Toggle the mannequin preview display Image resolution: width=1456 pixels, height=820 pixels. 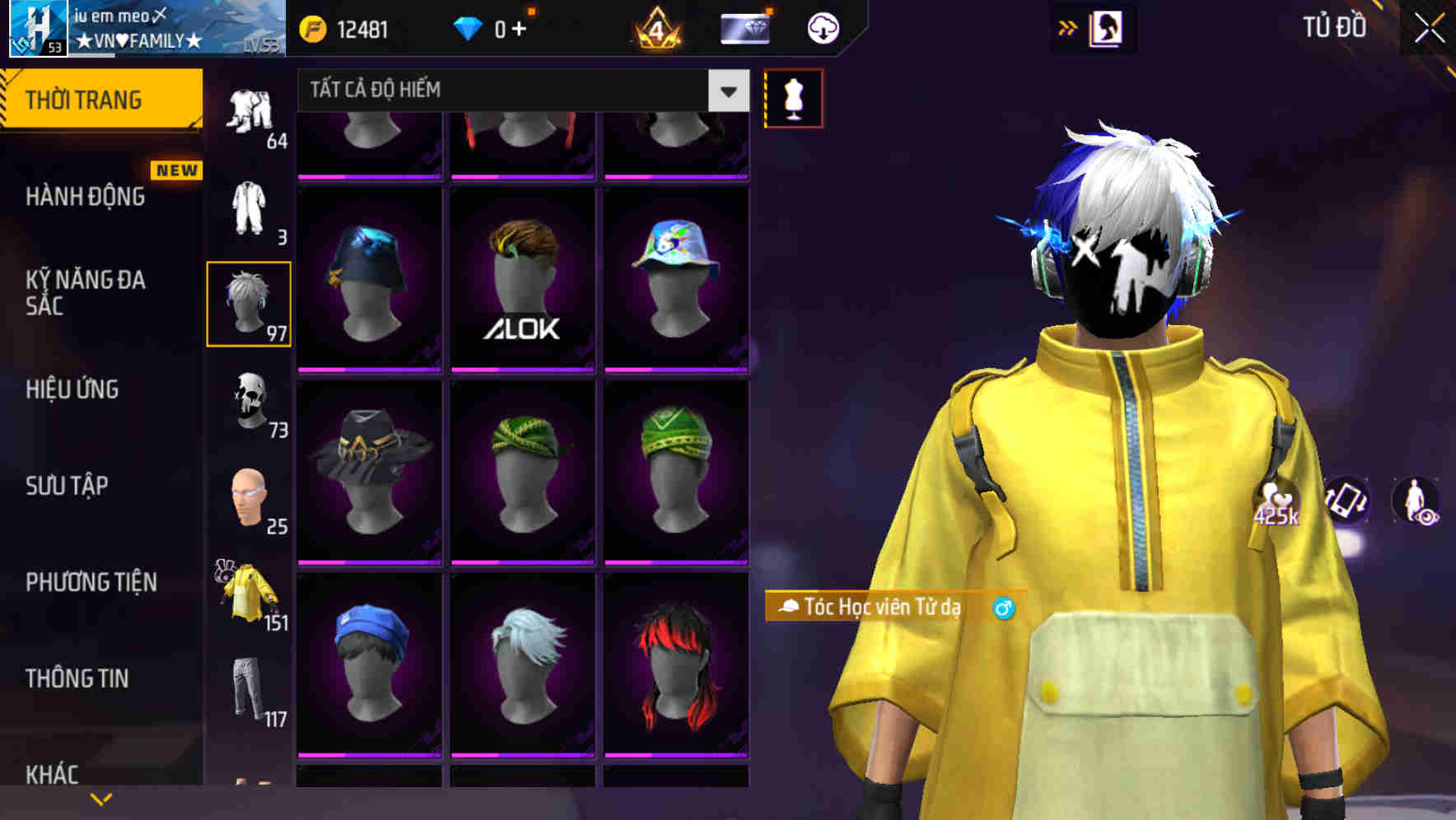coord(793,98)
